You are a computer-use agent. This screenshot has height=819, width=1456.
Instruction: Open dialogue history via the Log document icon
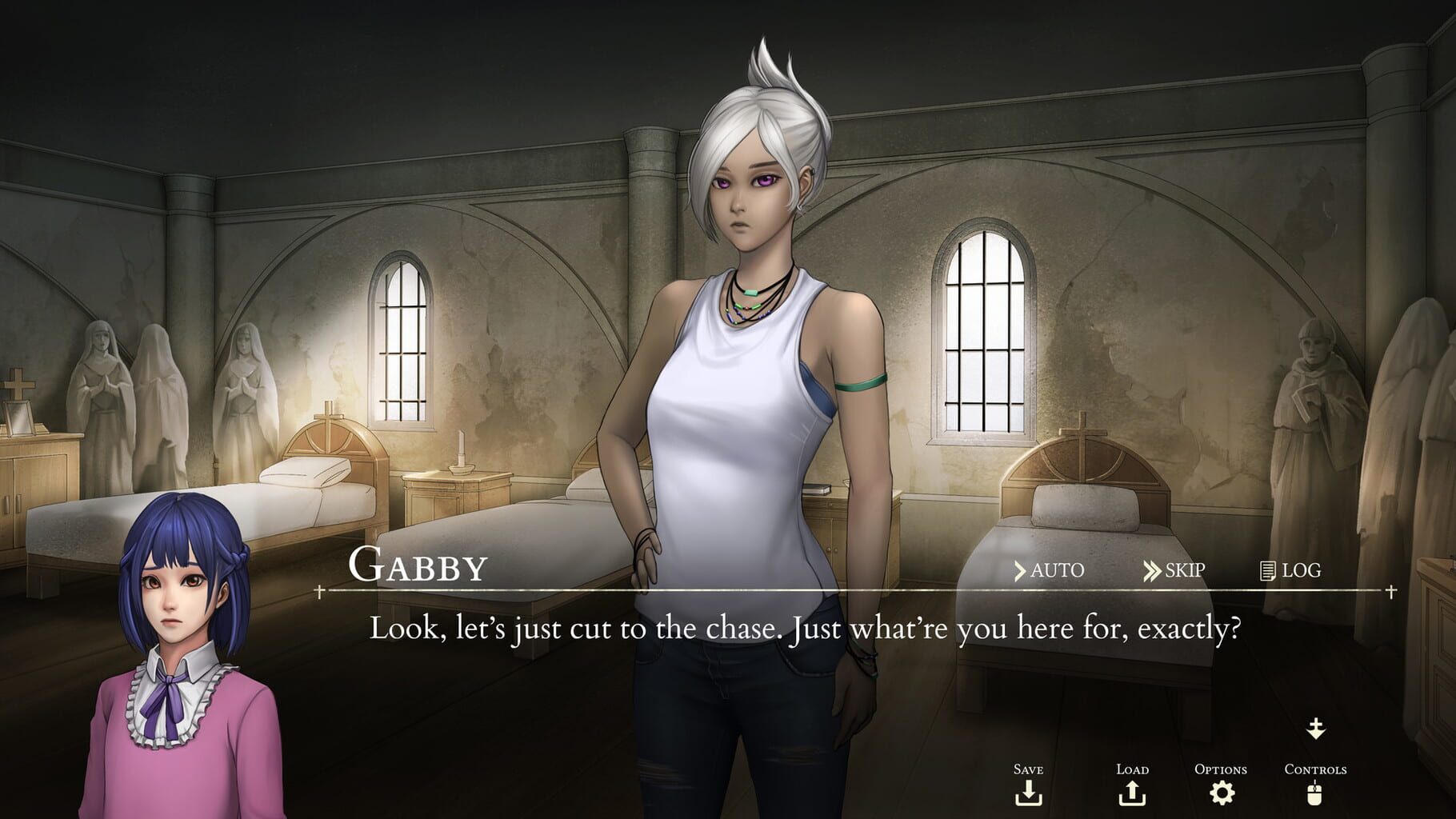(x=1266, y=570)
